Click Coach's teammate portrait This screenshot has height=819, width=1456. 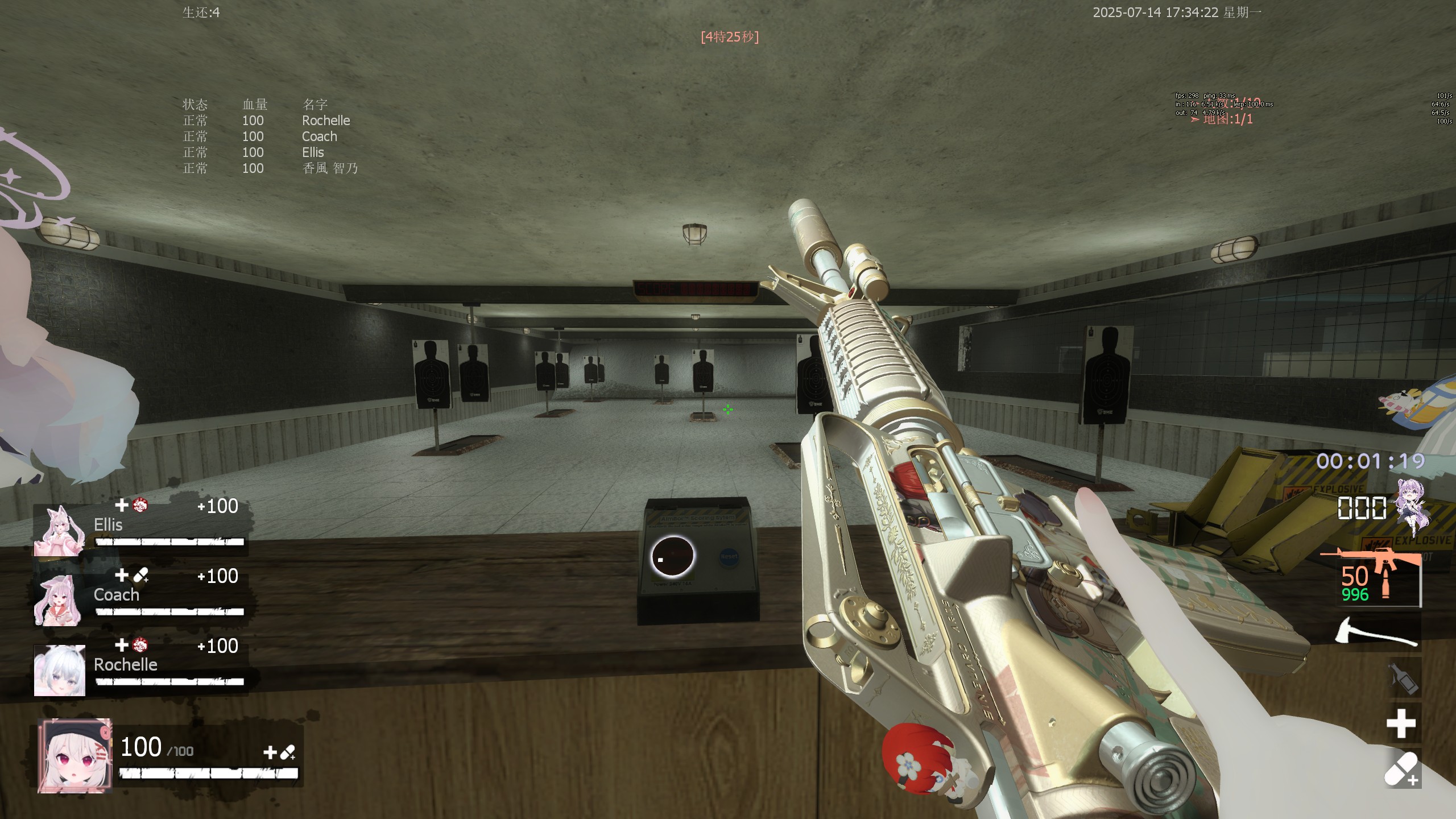(x=59, y=600)
